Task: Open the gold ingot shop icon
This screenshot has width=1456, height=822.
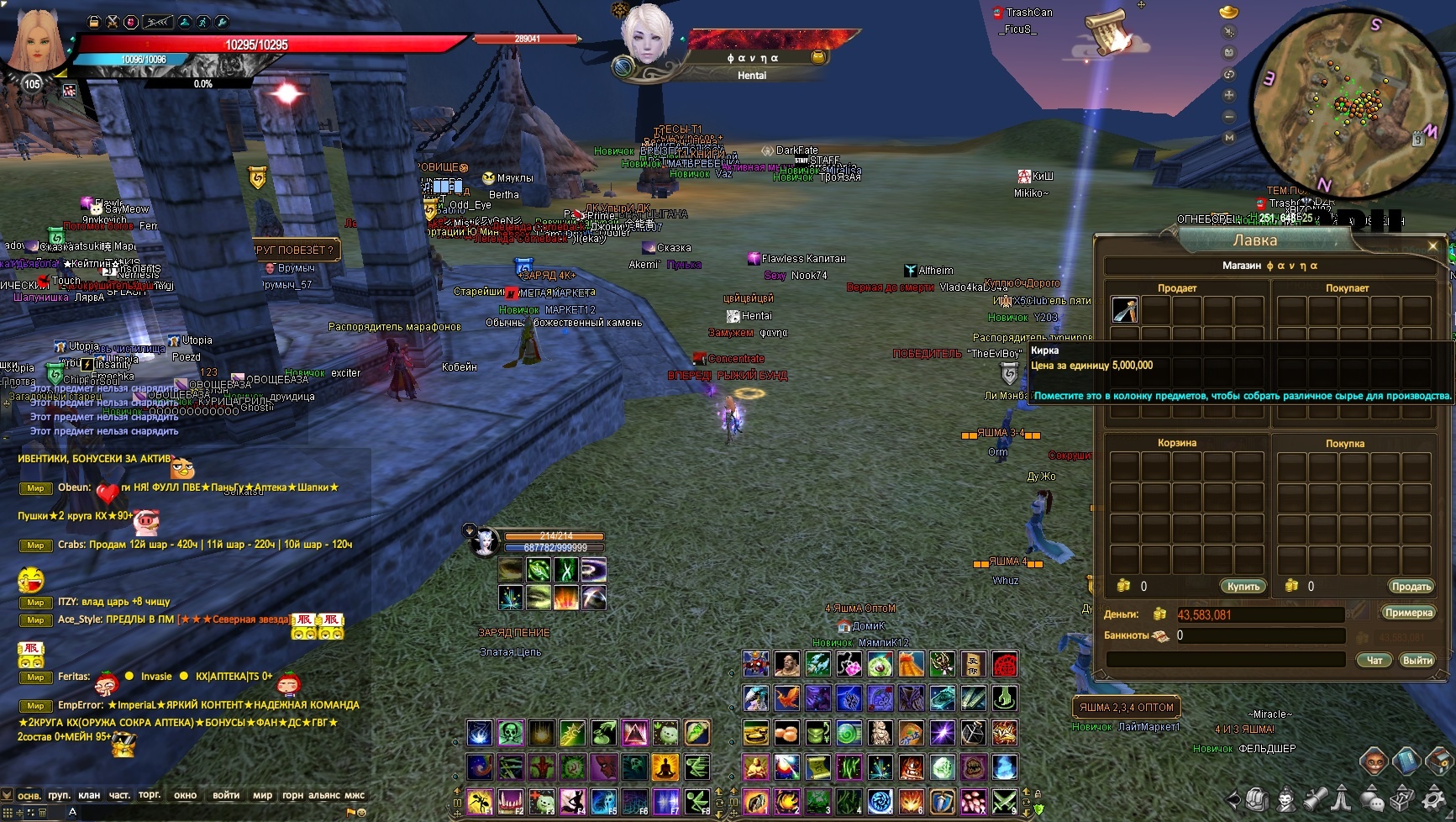Action: [x=1228, y=12]
